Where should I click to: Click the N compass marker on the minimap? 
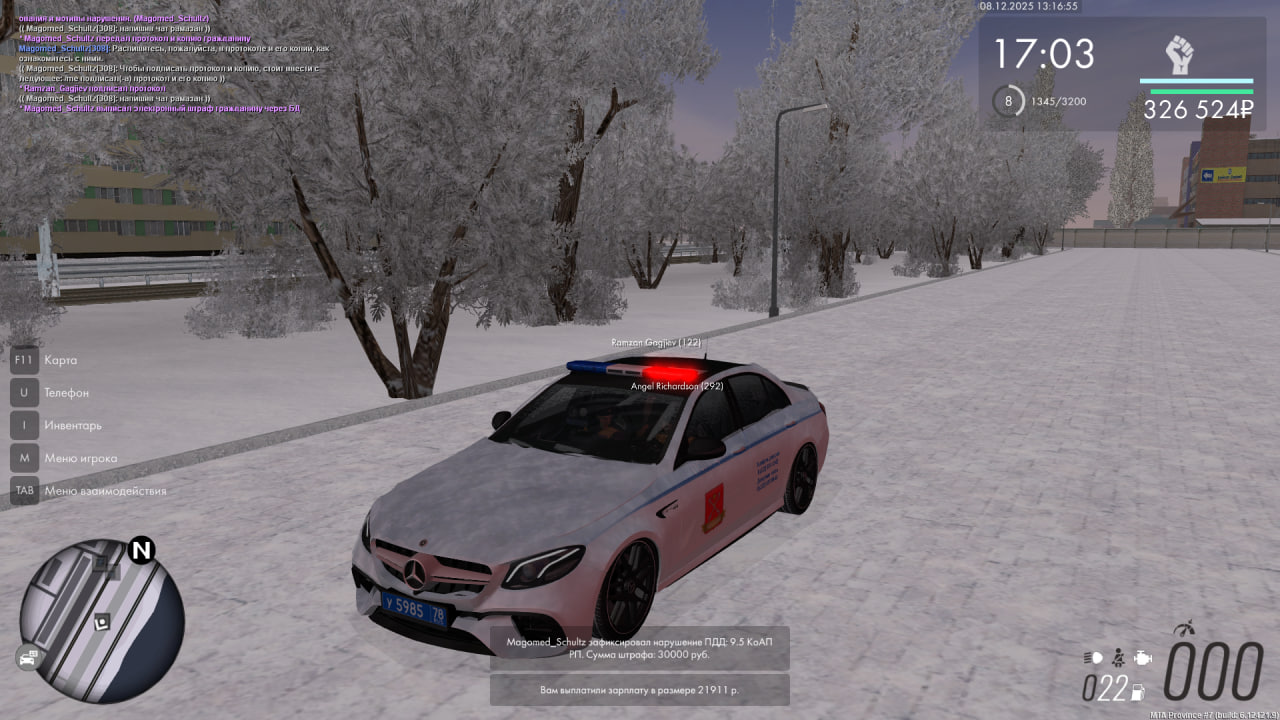pos(142,550)
